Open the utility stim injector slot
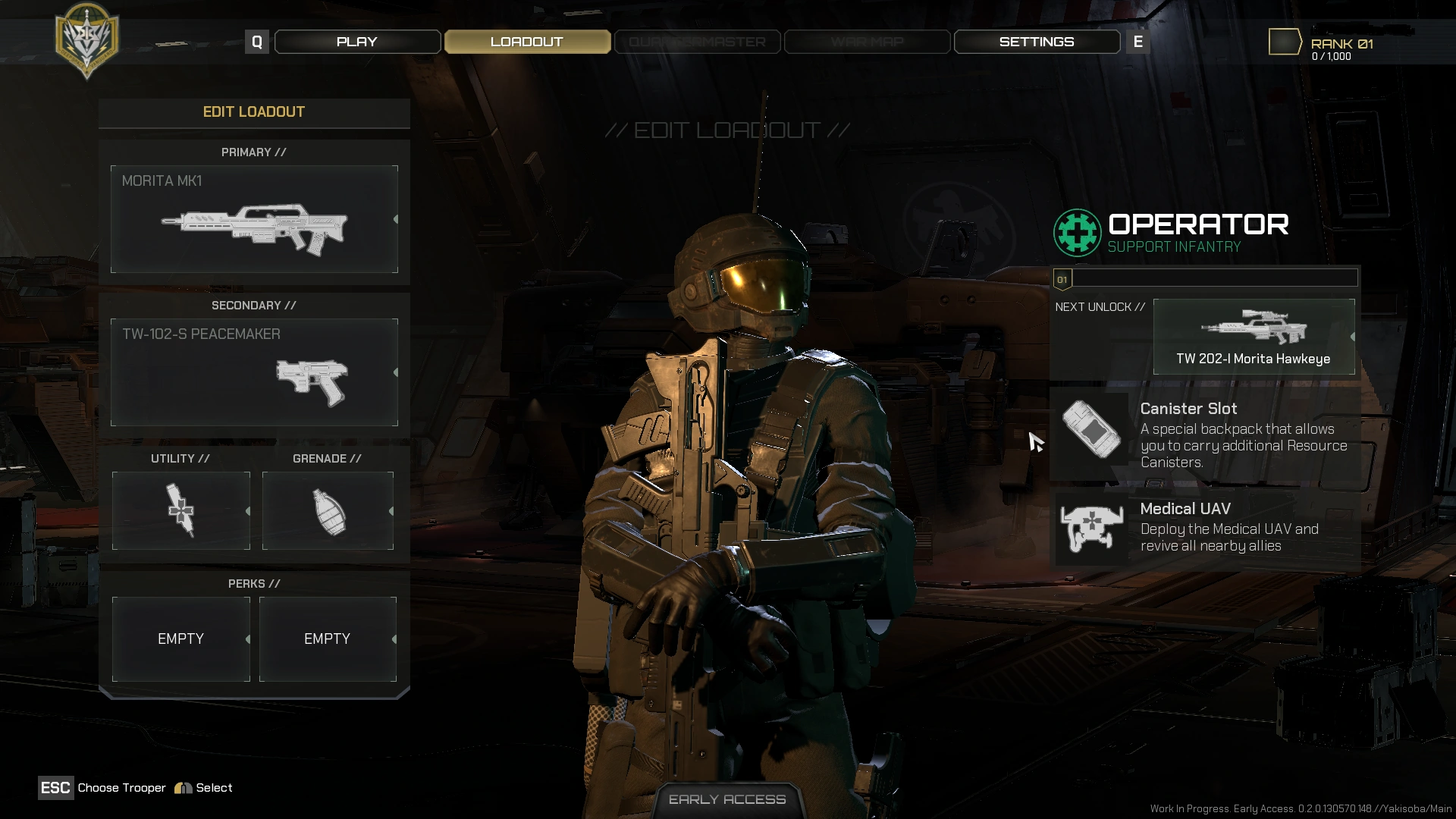The width and height of the screenshot is (1456, 819). point(181,510)
